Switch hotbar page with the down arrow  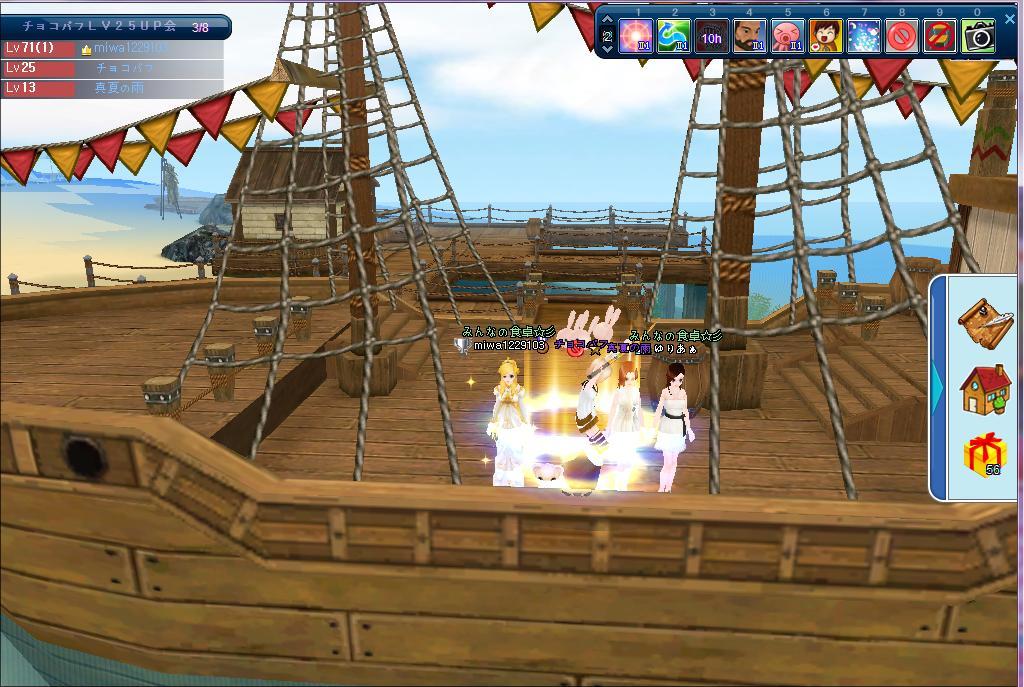(x=608, y=49)
